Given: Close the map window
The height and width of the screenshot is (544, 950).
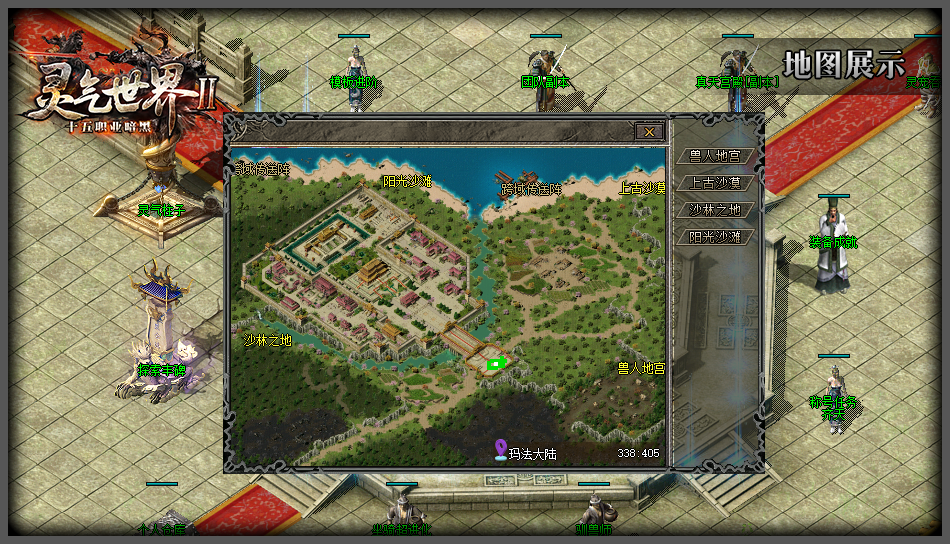Looking at the screenshot, I should [x=649, y=131].
